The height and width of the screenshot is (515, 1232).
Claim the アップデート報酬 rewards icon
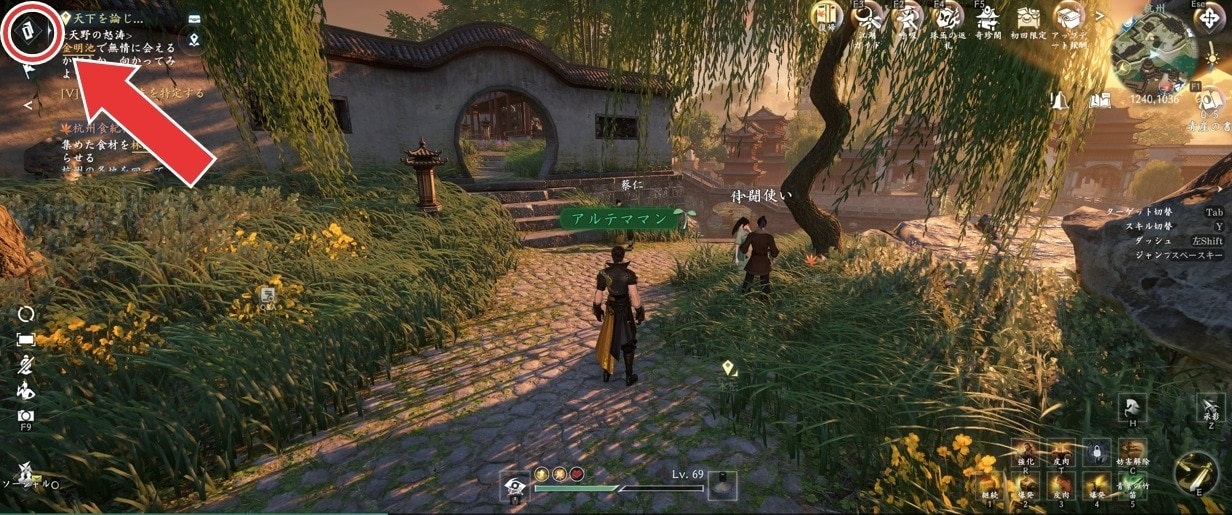click(1069, 17)
